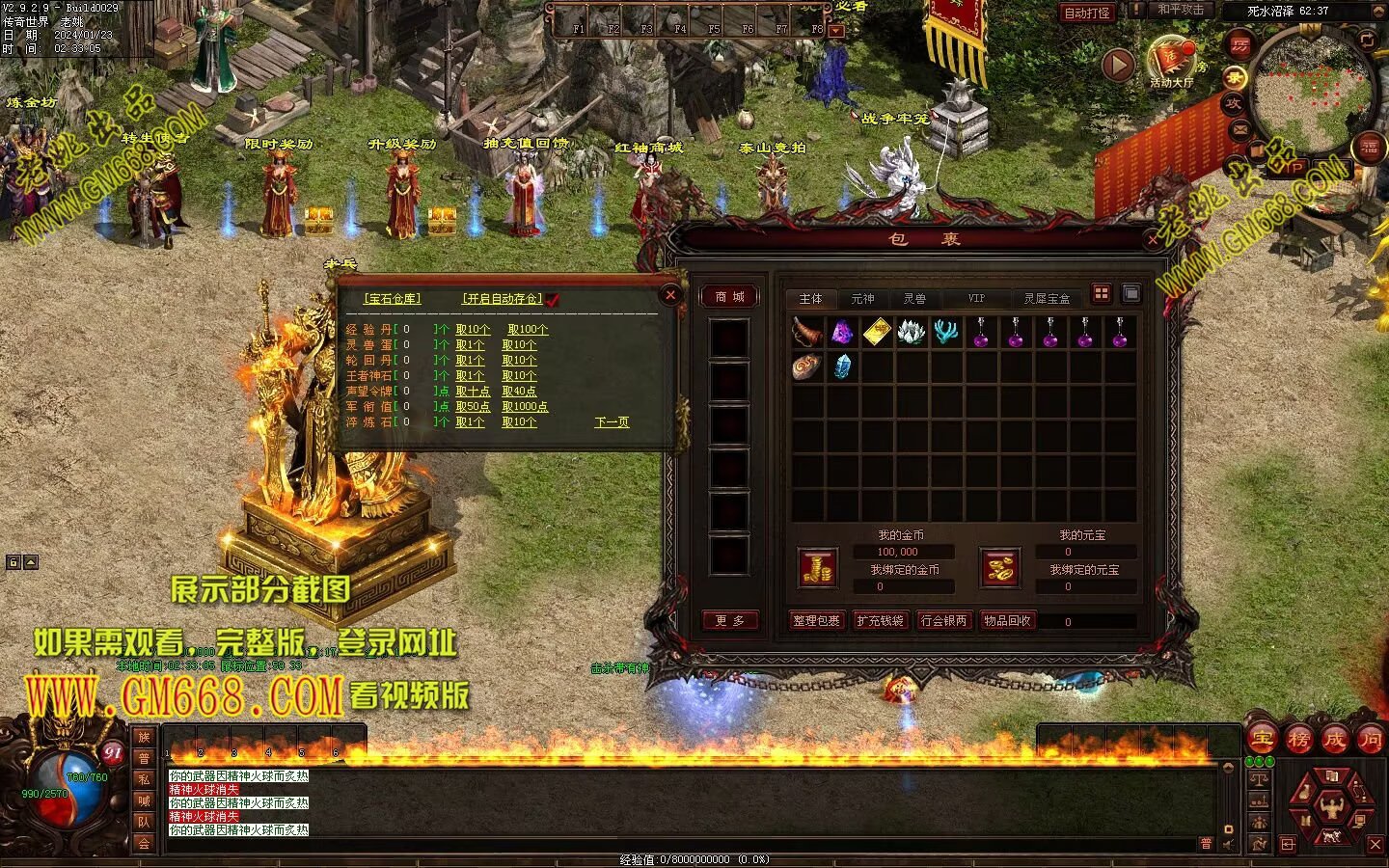
Task: Open the 商城 shop button
Action: click(x=729, y=297)
